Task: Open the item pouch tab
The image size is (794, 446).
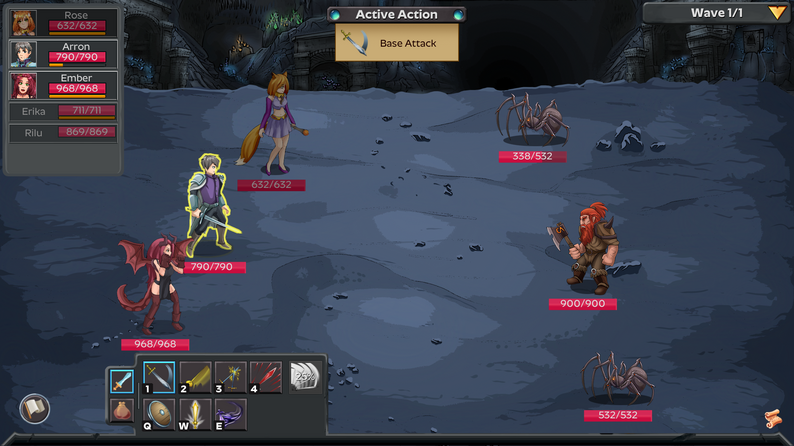Action: point(121,410)
